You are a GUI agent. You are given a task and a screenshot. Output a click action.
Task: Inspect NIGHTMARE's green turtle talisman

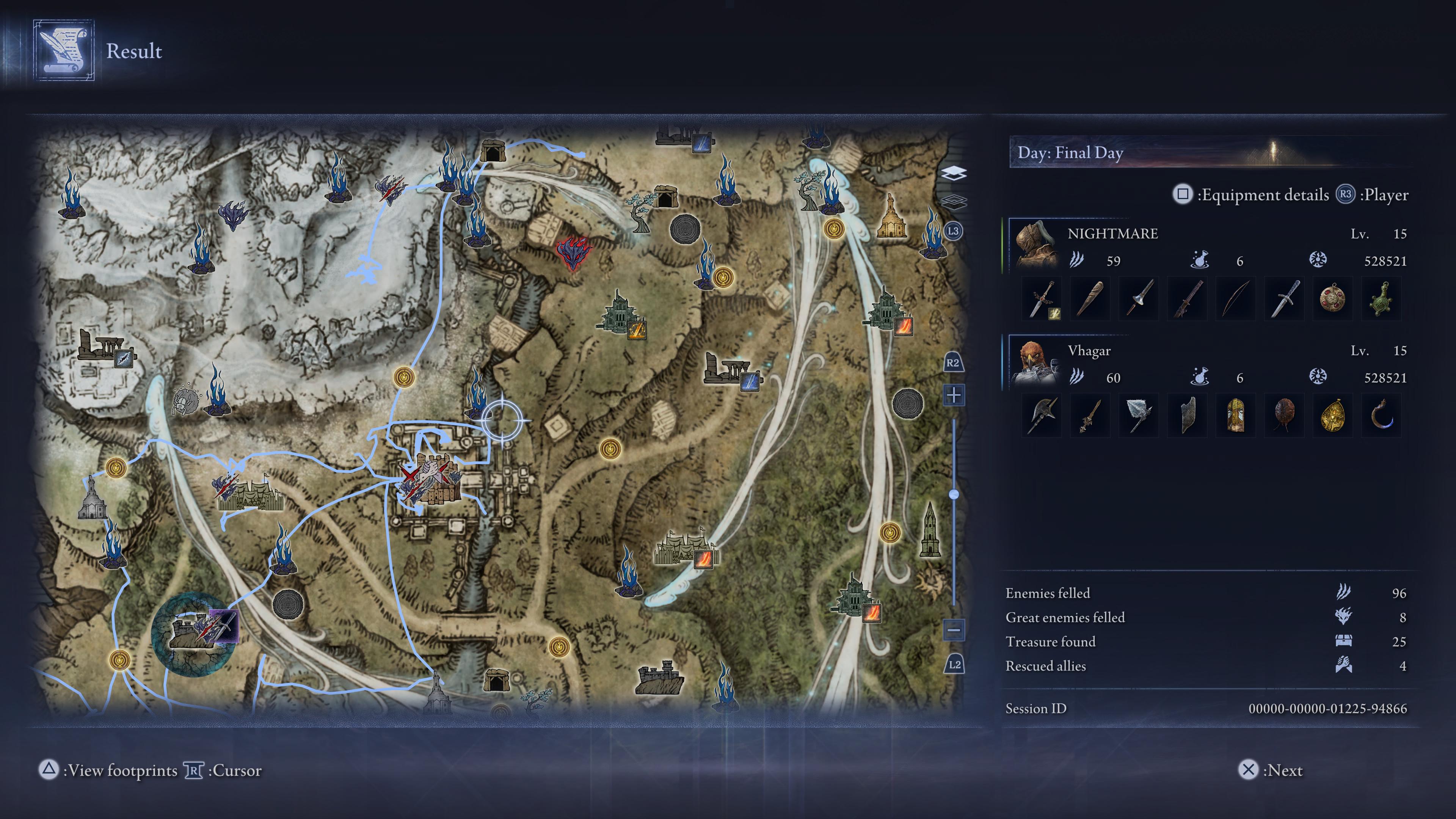[1381, 299]
